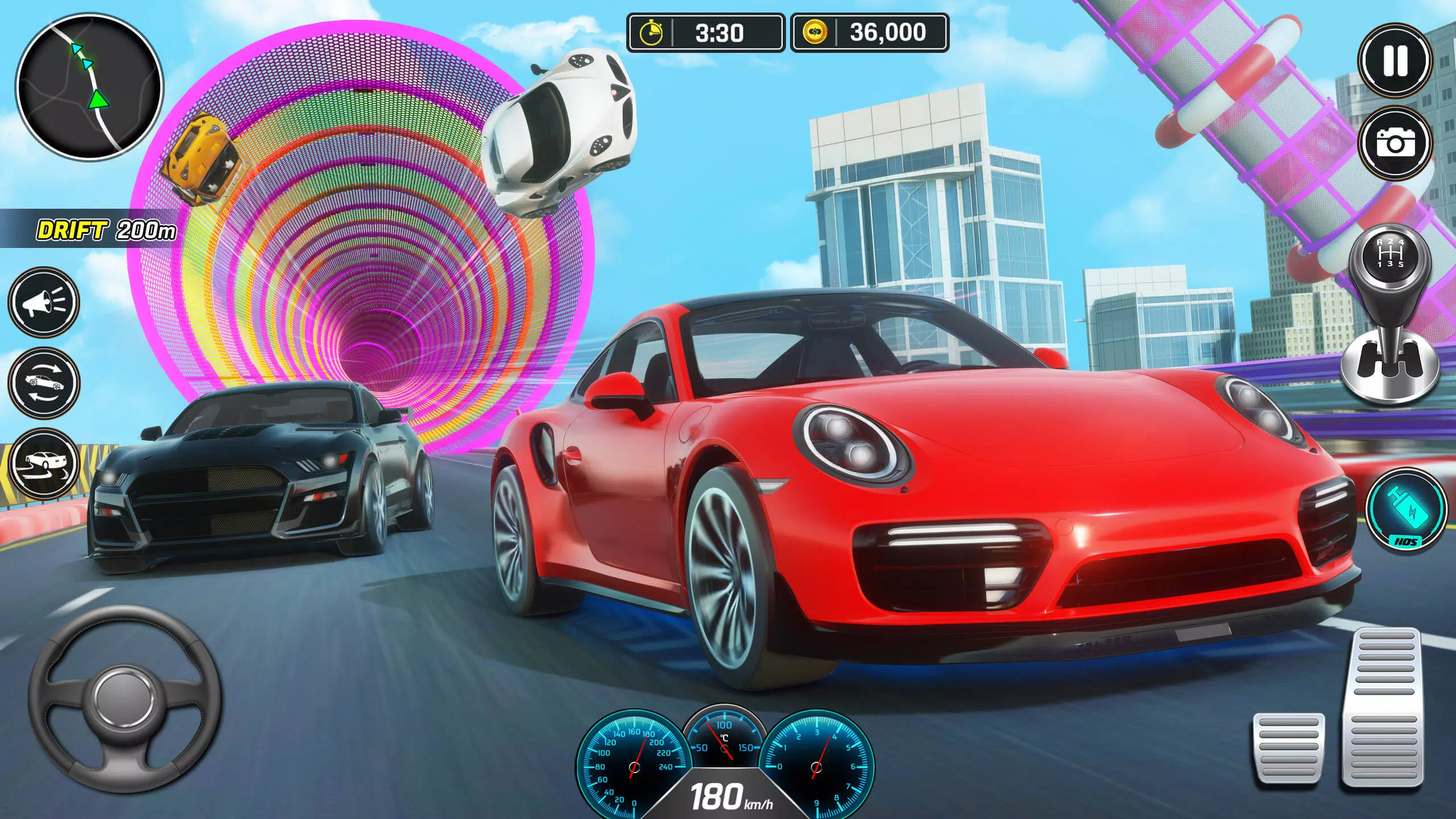
Task: Pause the race with the pause button
Action: point(1394,60)
